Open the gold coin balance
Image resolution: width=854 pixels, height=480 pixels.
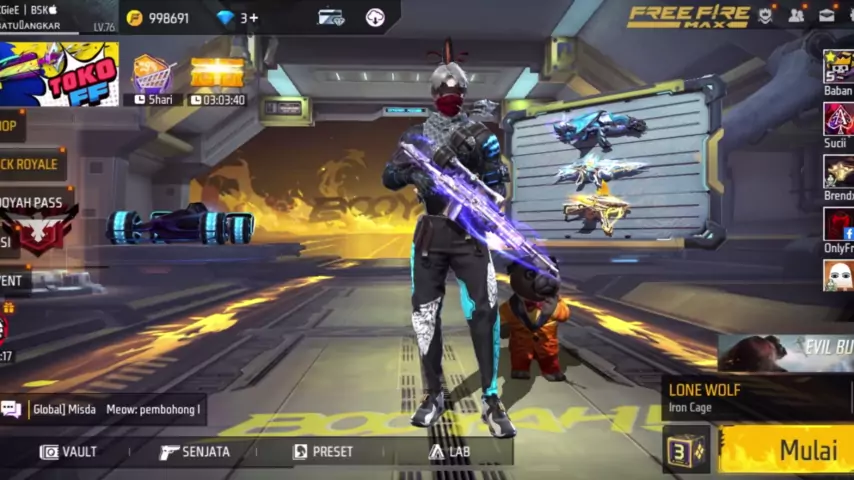tap(158, 18)
